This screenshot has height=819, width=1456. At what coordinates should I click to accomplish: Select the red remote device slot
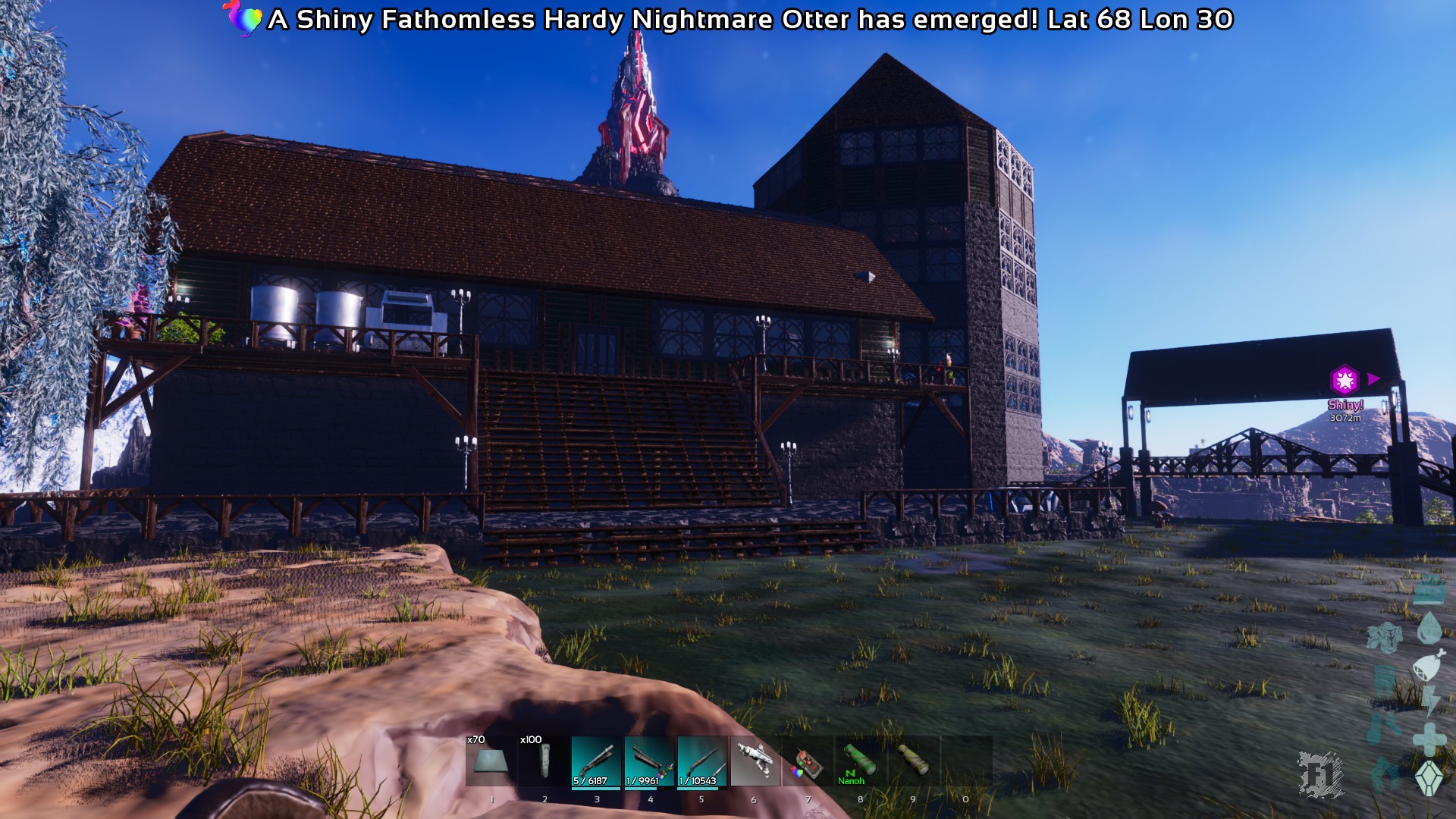(x=808, y=761)
